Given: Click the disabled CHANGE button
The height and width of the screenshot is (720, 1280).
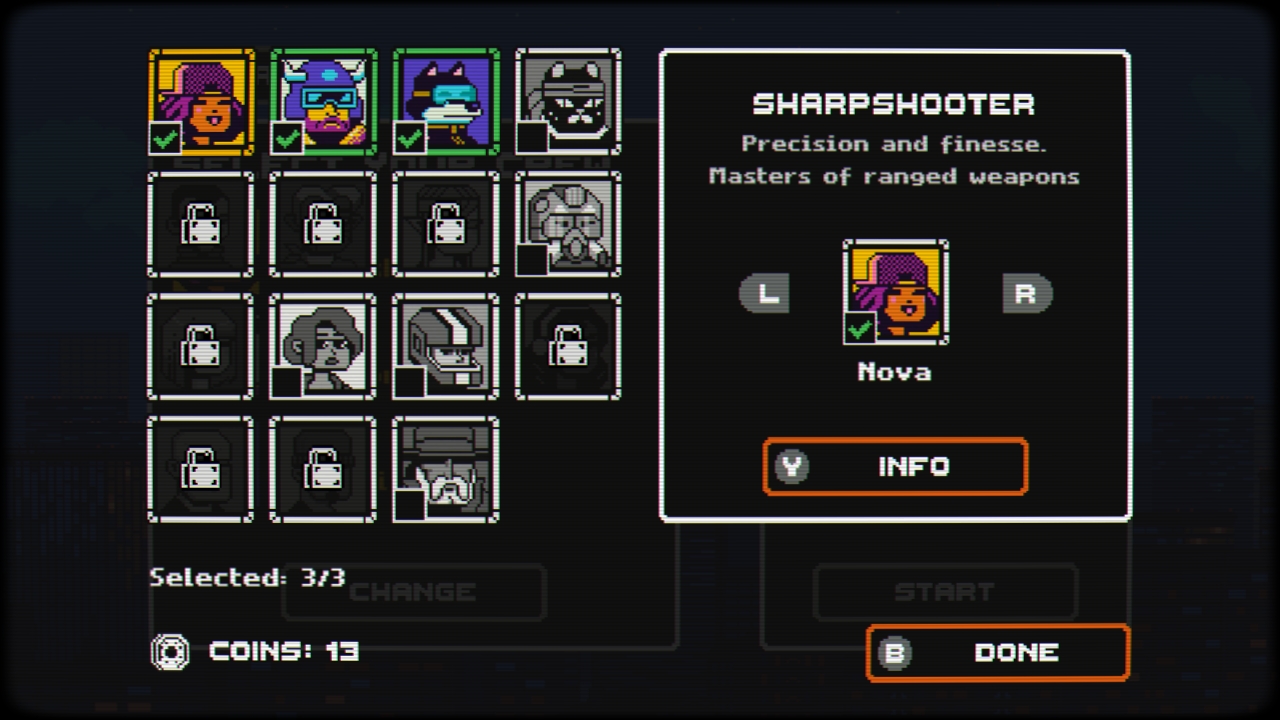Looking at the screenshot, I should (413, 592).
